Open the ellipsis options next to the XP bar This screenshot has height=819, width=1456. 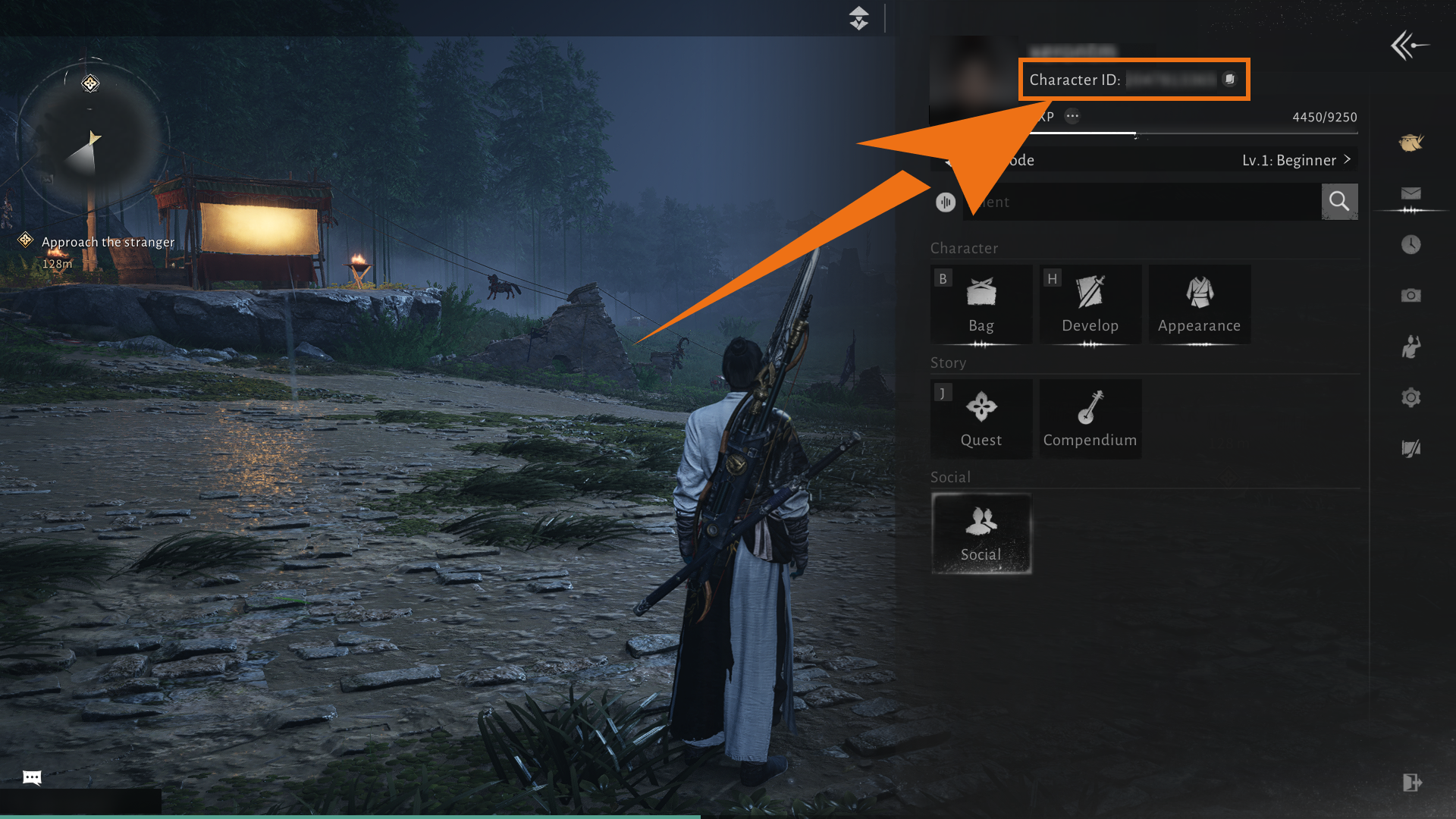tap(1072, 116)
